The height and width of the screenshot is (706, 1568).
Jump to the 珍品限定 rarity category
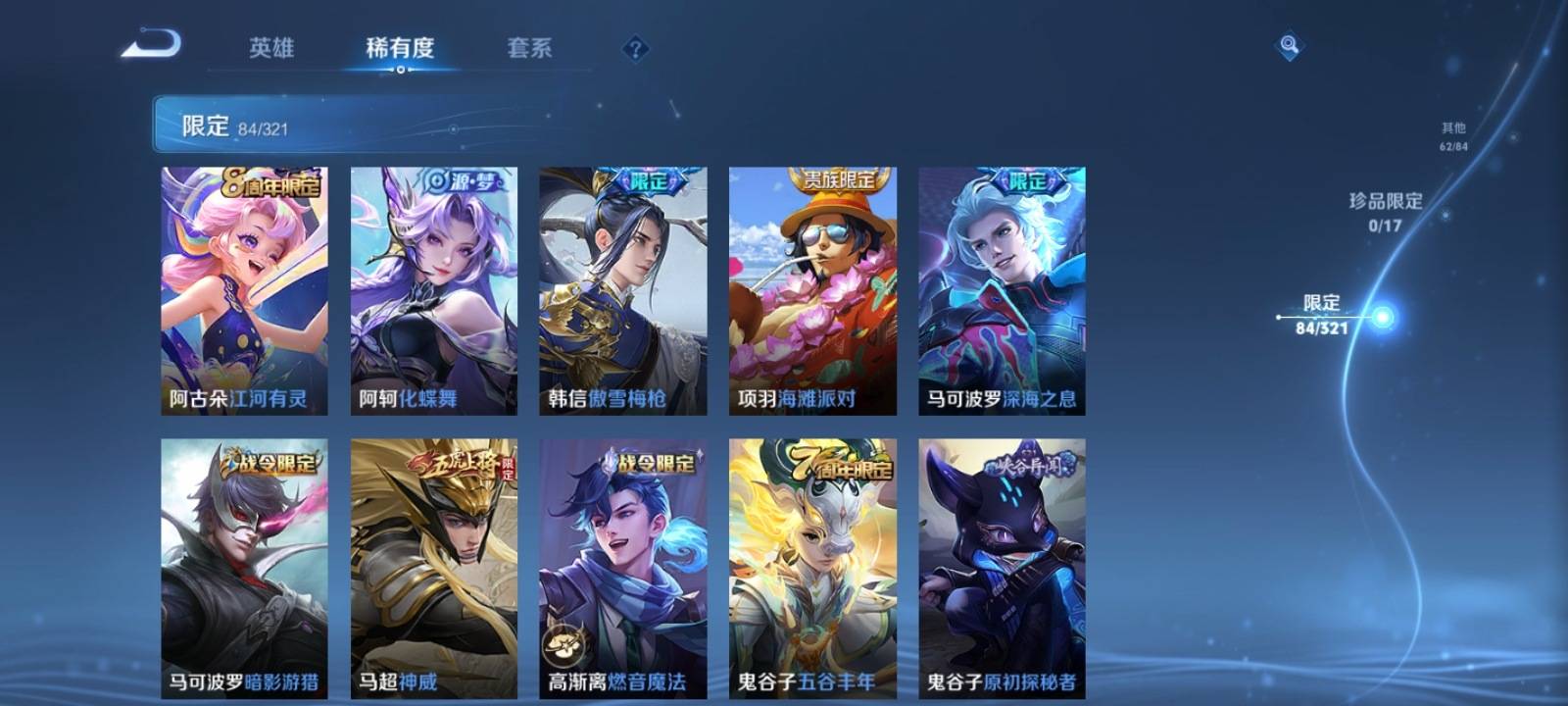click(x=1385, y=211)
